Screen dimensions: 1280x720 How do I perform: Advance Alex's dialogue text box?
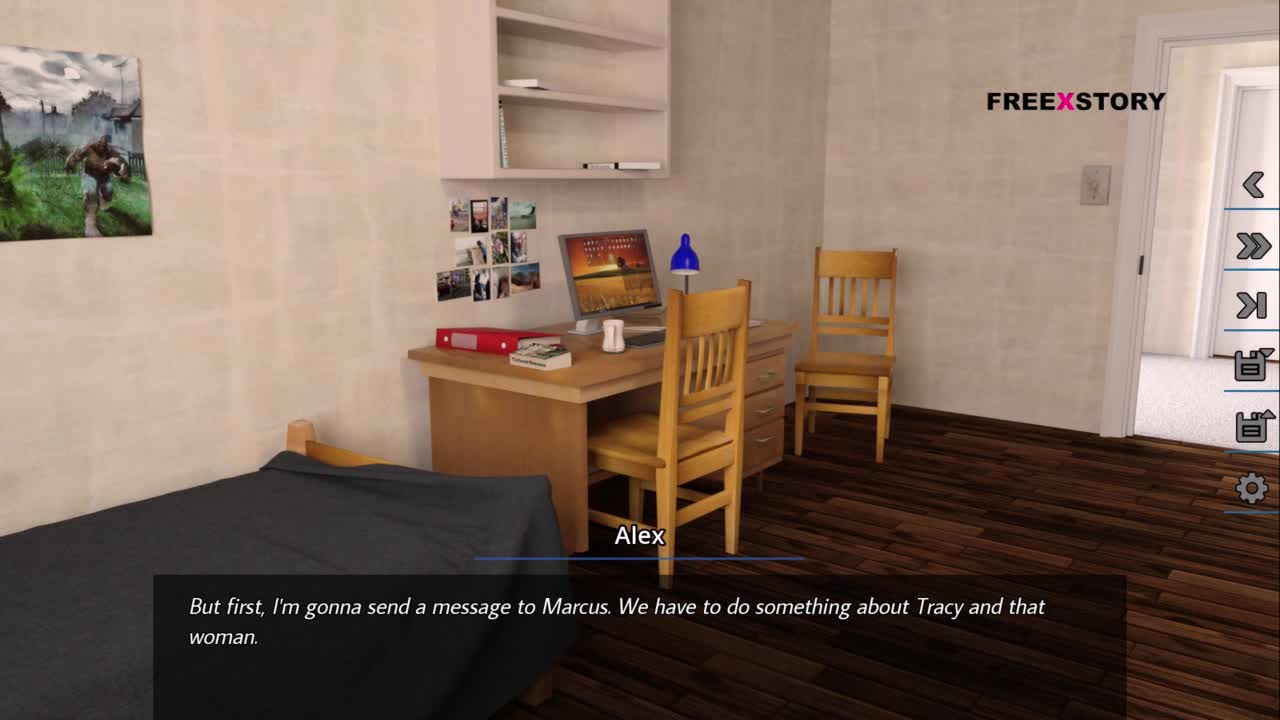pos(640,622)
